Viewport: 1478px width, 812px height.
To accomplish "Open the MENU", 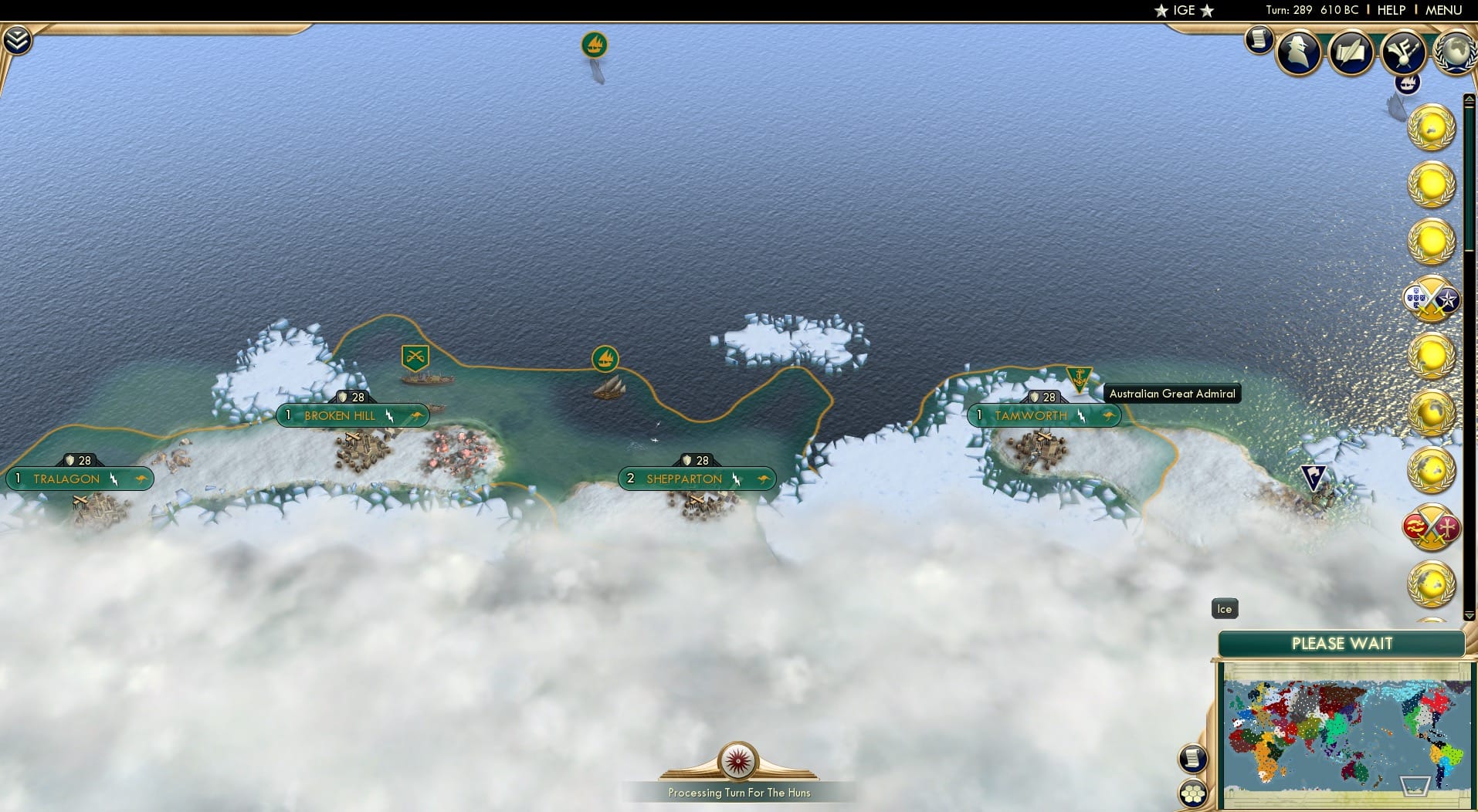I will pos(1443,10).
